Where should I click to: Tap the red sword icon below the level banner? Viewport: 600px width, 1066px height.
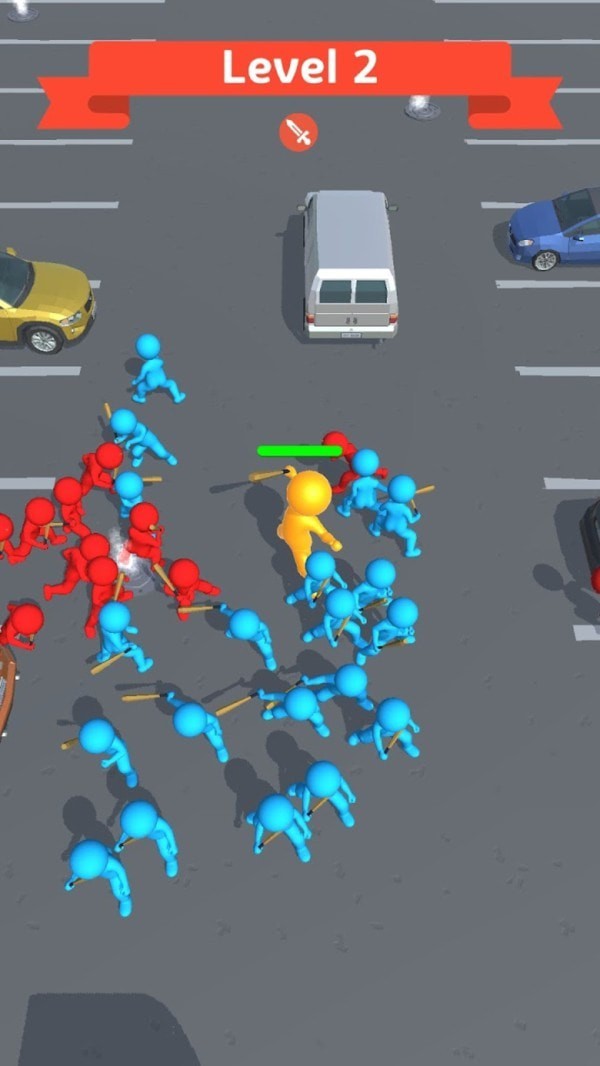tap(298, 132)
